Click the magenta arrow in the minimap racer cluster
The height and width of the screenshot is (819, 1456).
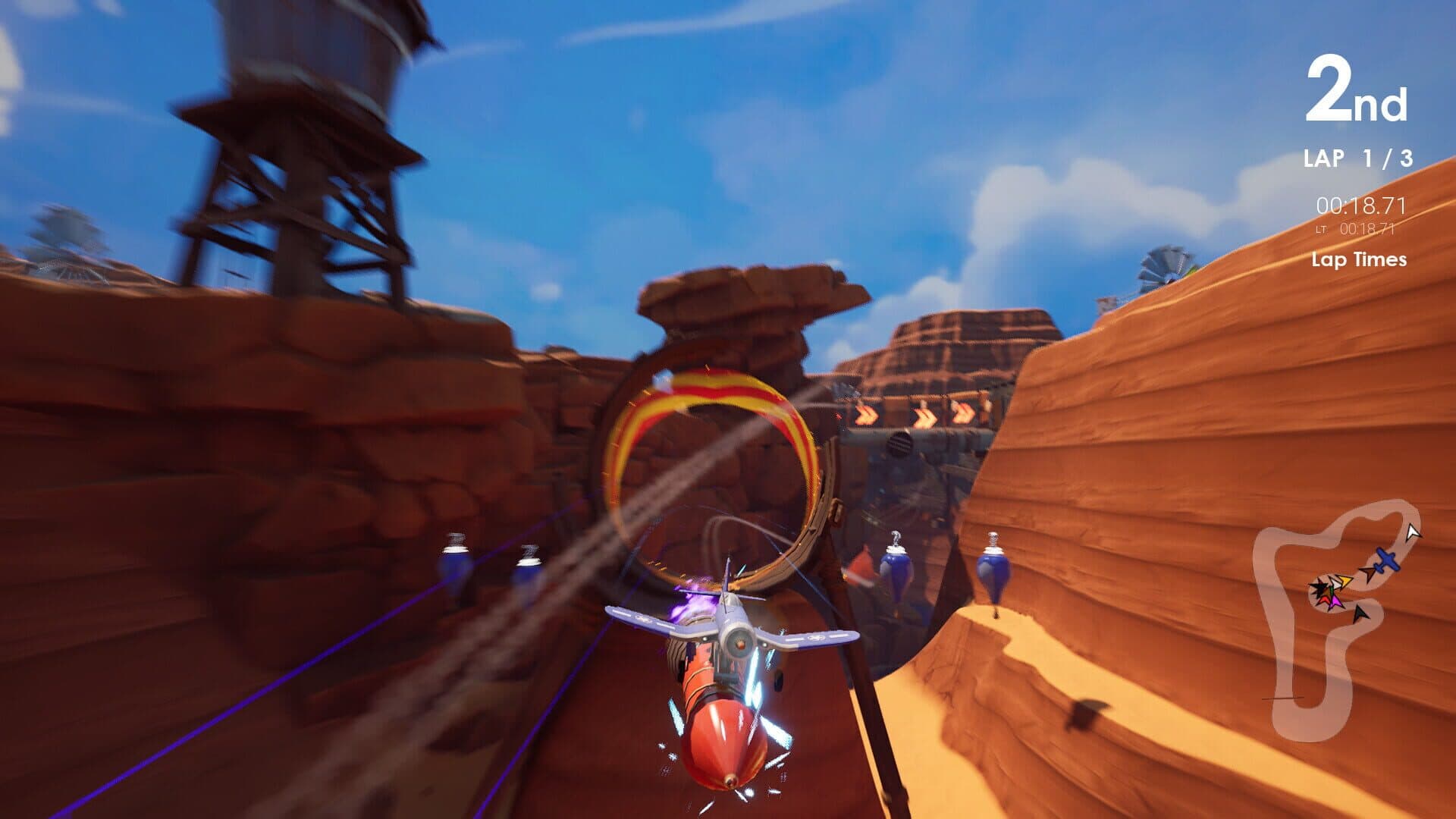tap(1335, 601)
